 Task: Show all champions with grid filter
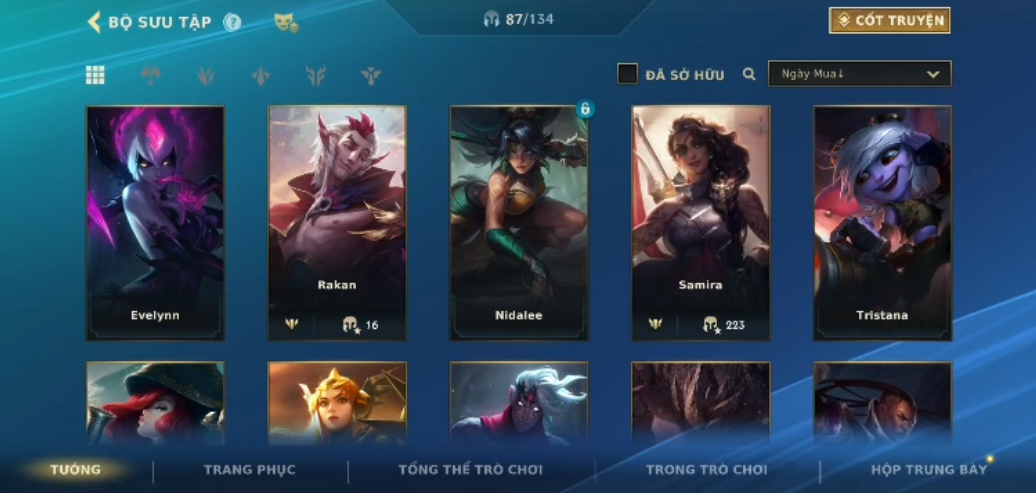click(95, 75)
